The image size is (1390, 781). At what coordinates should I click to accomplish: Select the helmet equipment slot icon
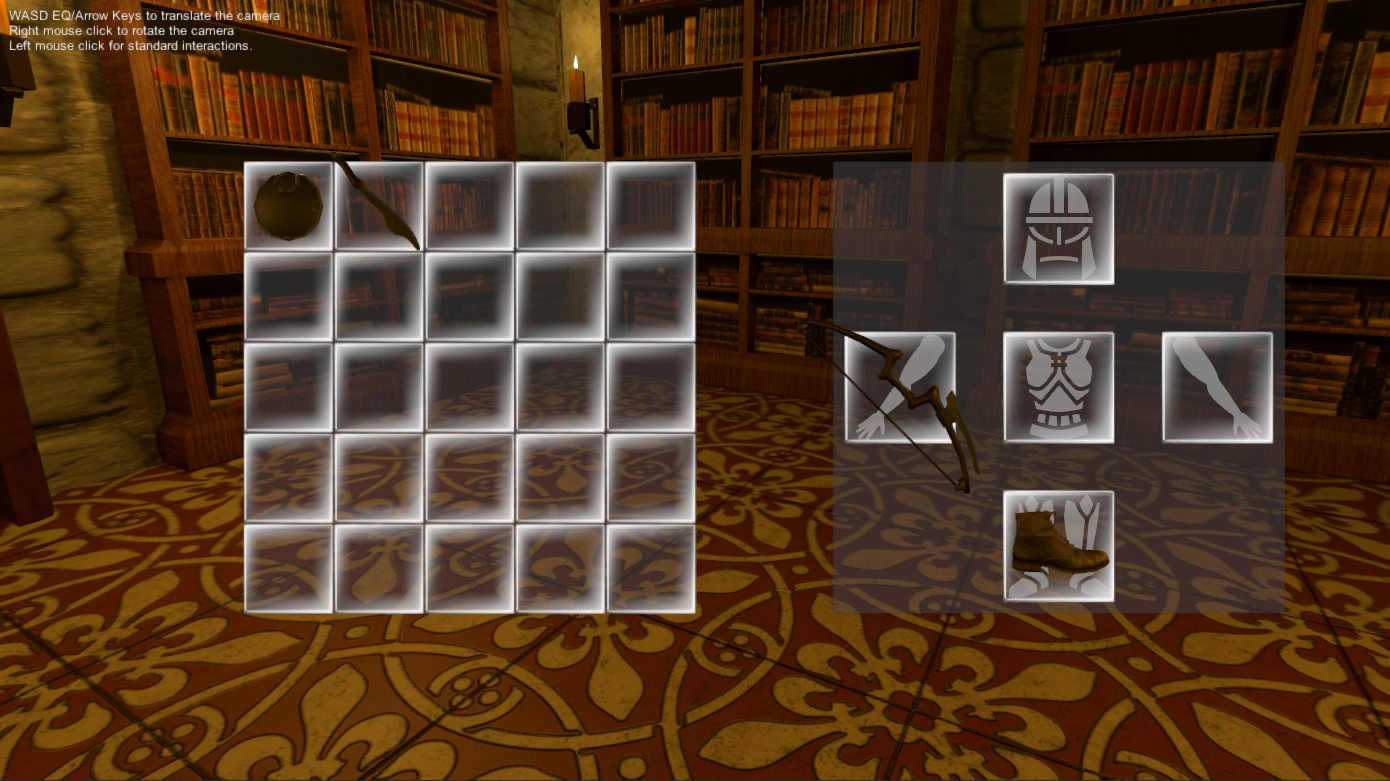1059,228
